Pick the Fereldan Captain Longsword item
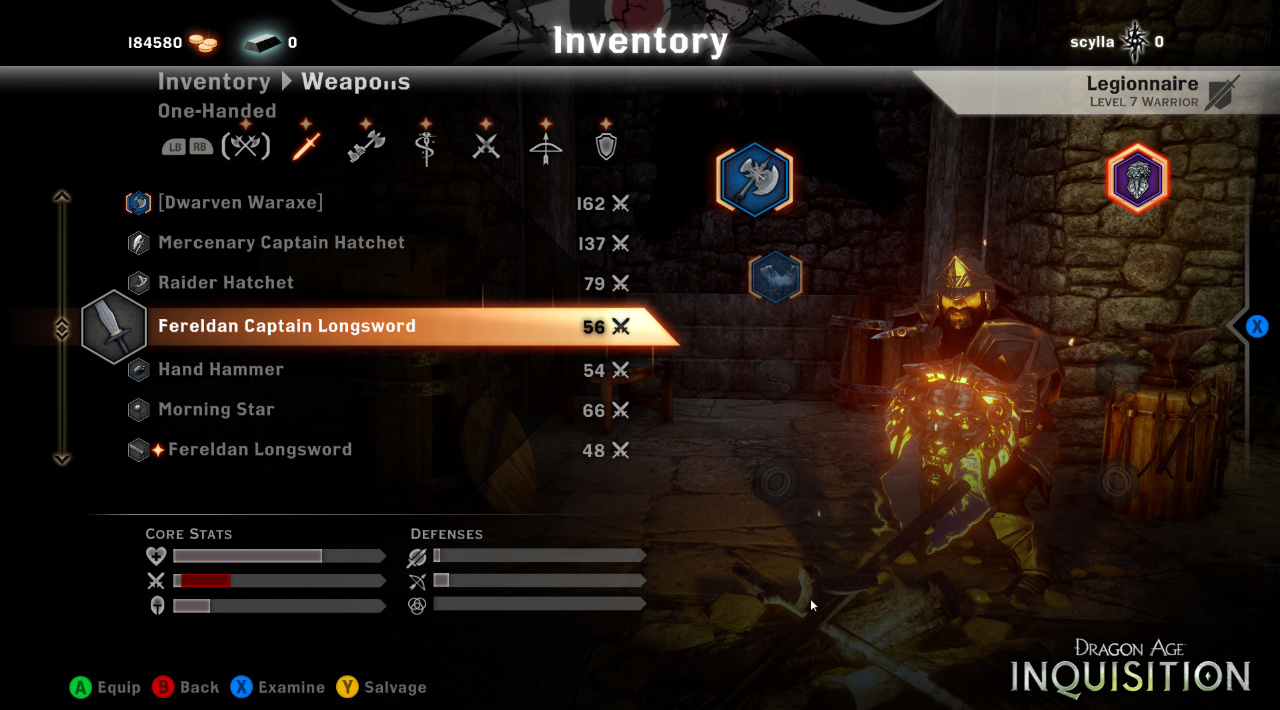This screenshot has width=1280, height=710. (x=287, y=326)
